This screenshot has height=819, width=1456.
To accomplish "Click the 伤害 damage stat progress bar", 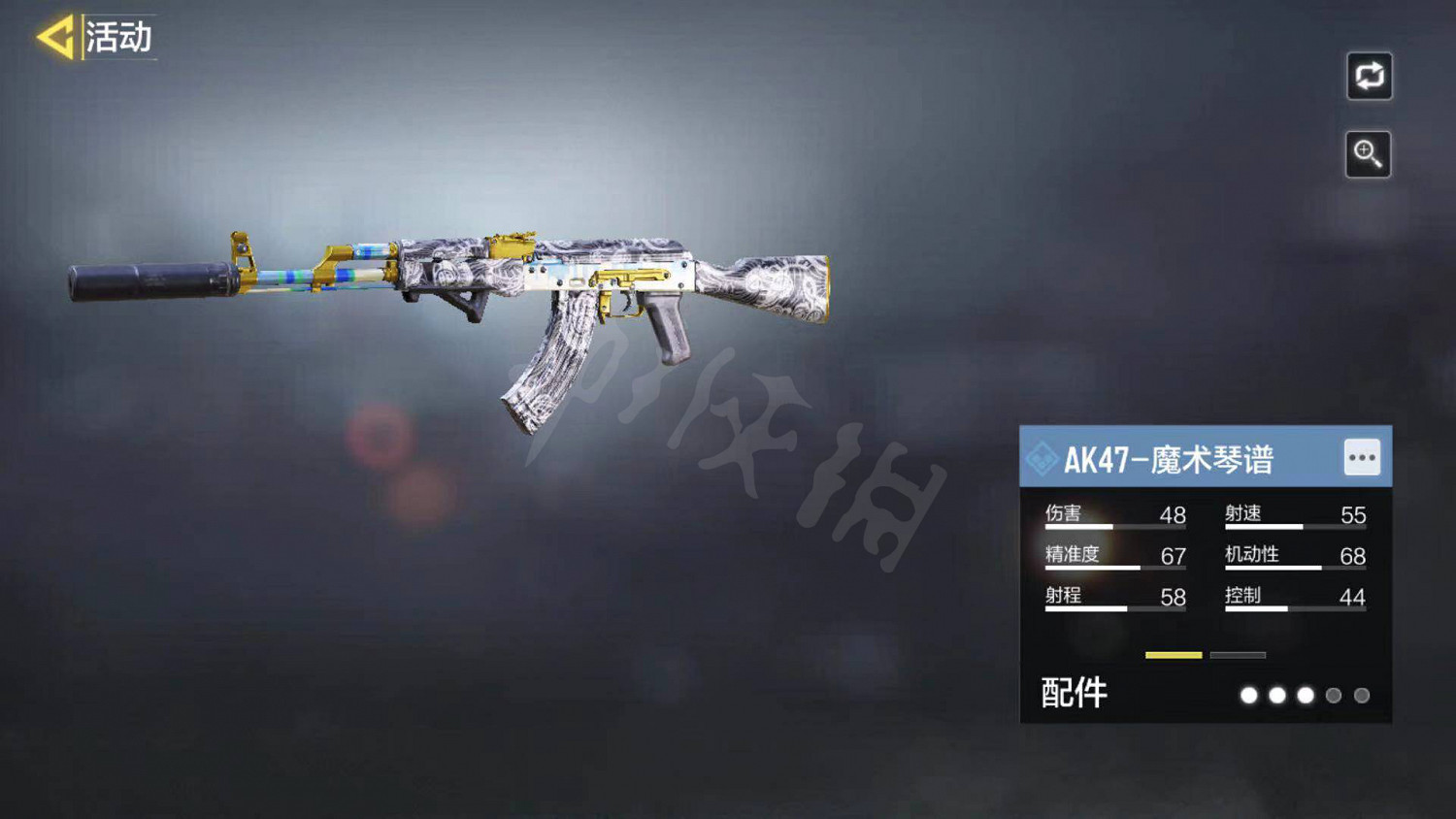I will pyautogui.click(x=1116, y=525).
